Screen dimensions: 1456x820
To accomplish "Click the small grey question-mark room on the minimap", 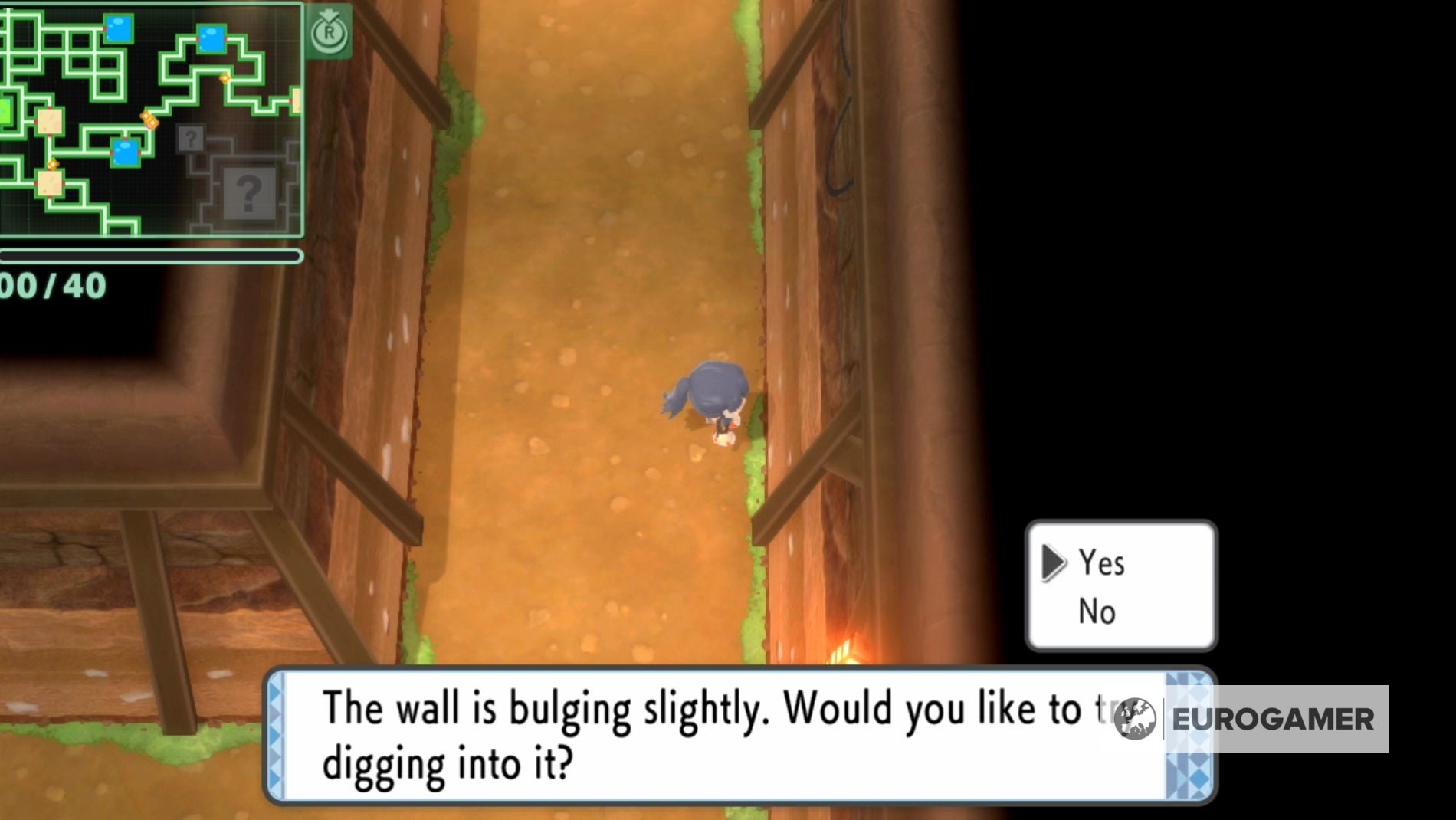I will tap(191, 139).
